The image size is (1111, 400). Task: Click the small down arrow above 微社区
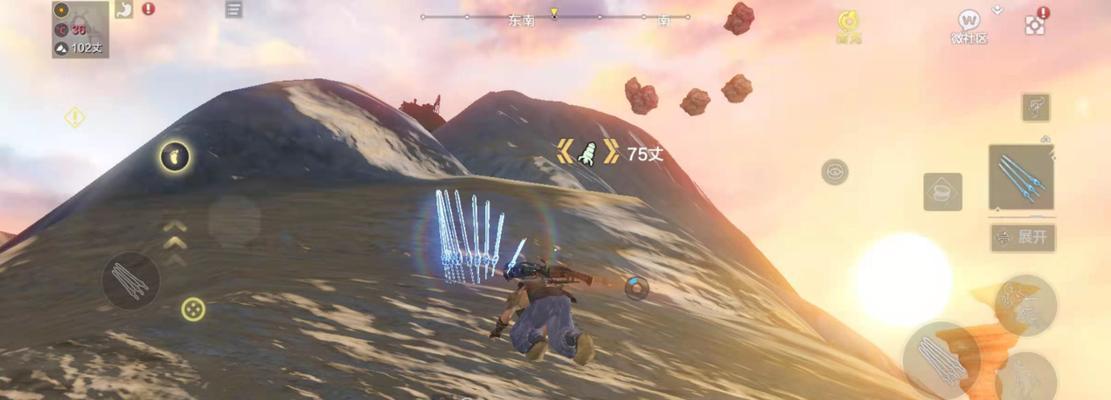pos(997,10)
